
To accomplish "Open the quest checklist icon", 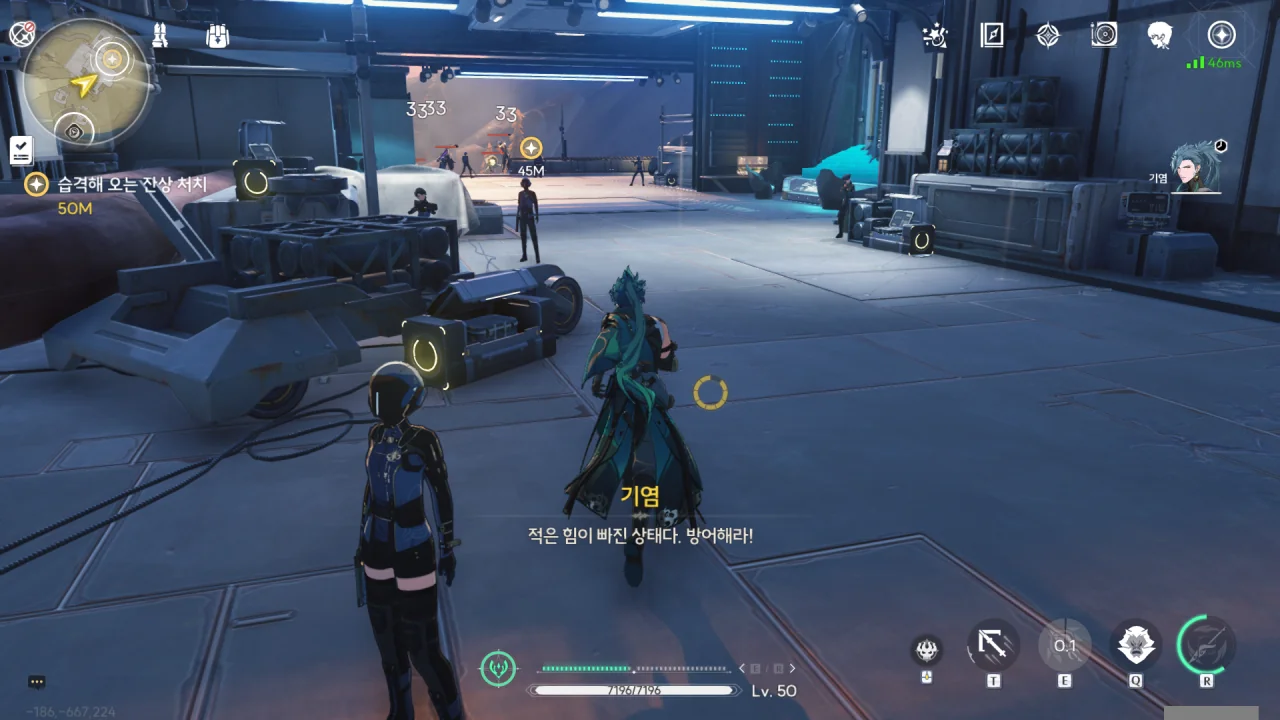I will click(x=21, y=151).
